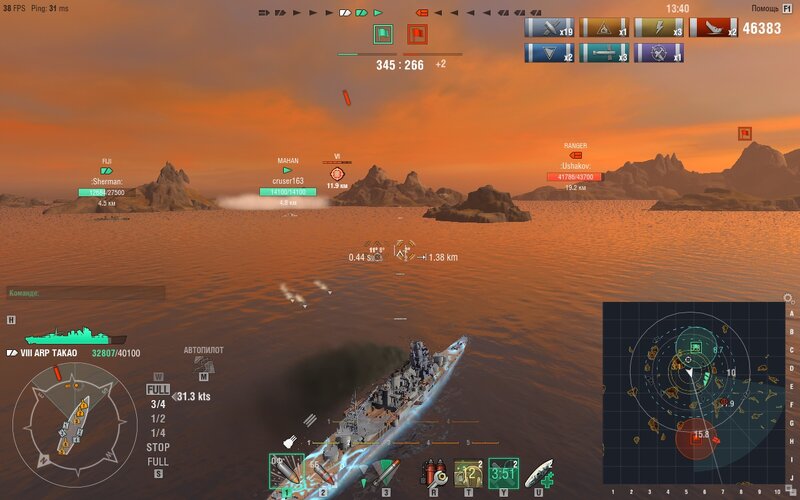
Task: Click the green team capture flag icon
Action: pyautogui.click(x=382, y=35)
